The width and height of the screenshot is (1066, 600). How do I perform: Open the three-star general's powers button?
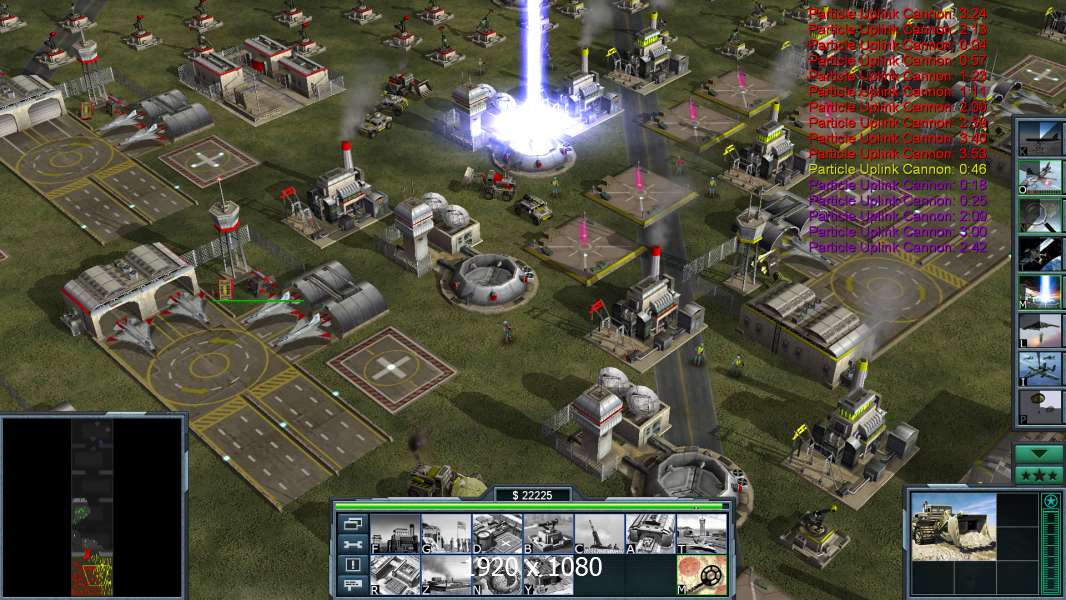click(1039, 475)
